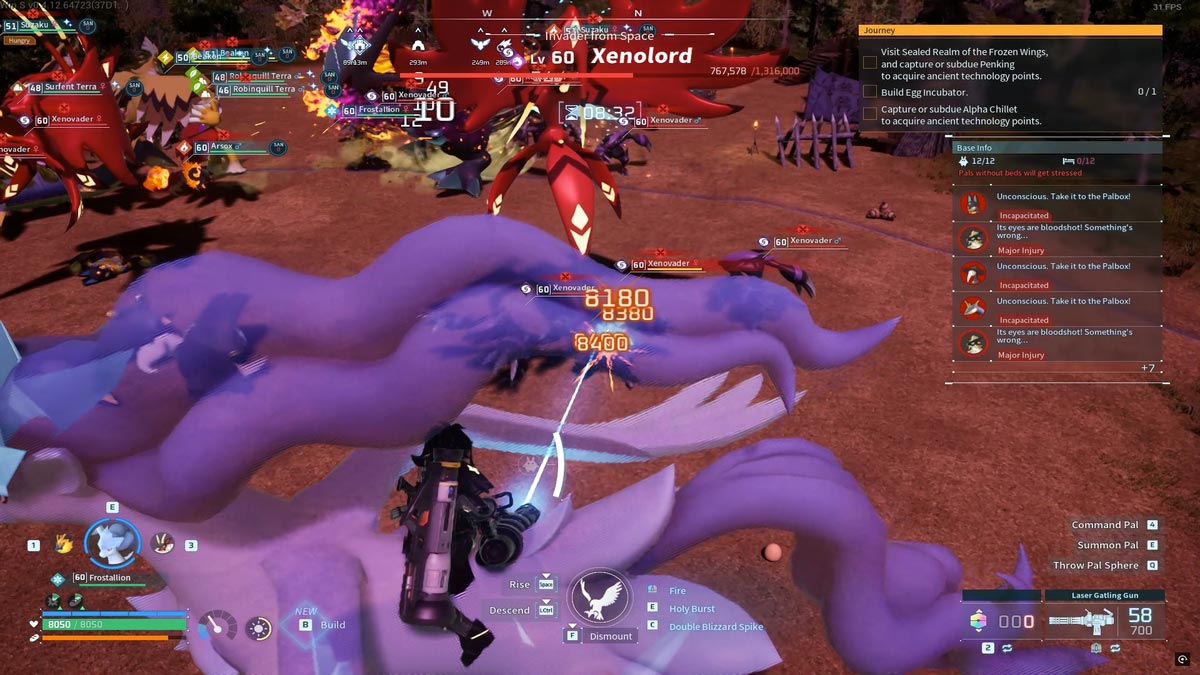Select the Alpha Chillet capture objective
Viewport: 1200px width, 675px height.
coord(960,115)
